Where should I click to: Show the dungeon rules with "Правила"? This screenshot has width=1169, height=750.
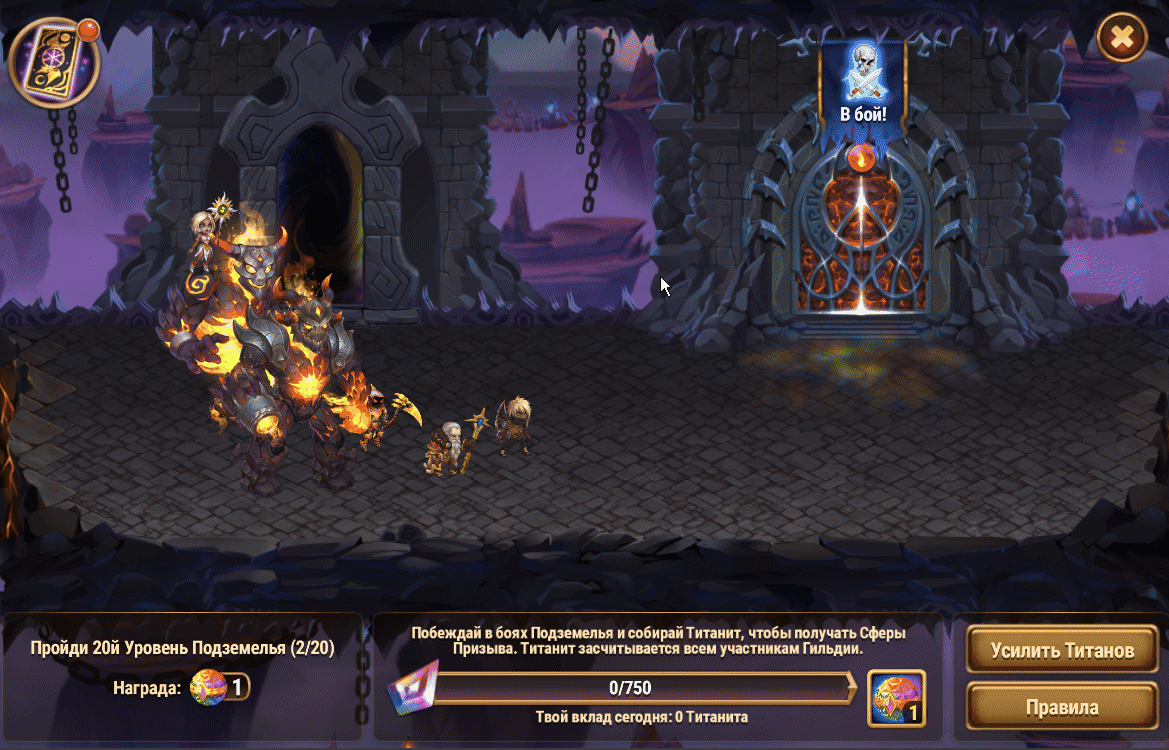(1062, 708)
